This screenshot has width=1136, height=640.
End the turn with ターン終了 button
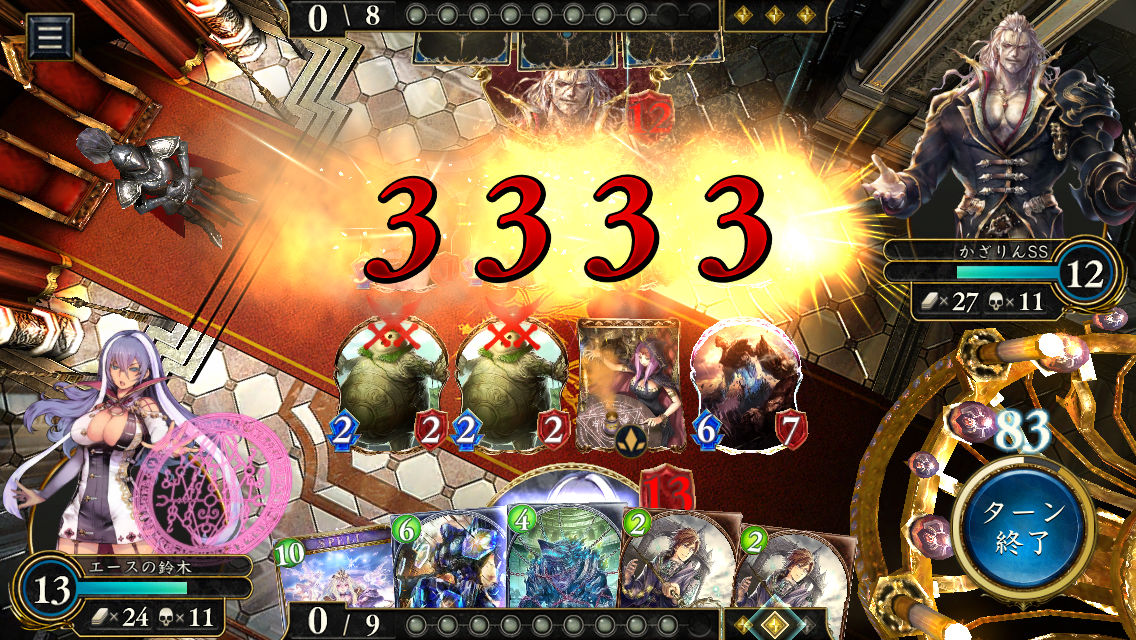pyautogui.click(x=1019, y=530)
